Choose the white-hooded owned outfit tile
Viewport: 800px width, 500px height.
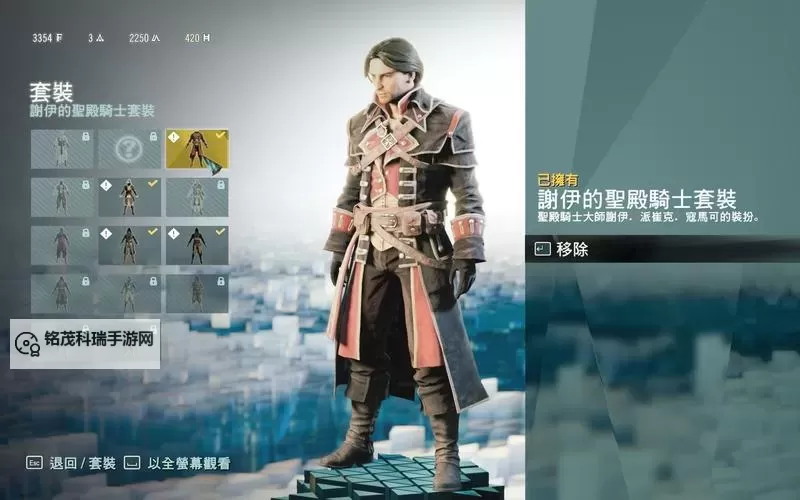click(129, 197)
